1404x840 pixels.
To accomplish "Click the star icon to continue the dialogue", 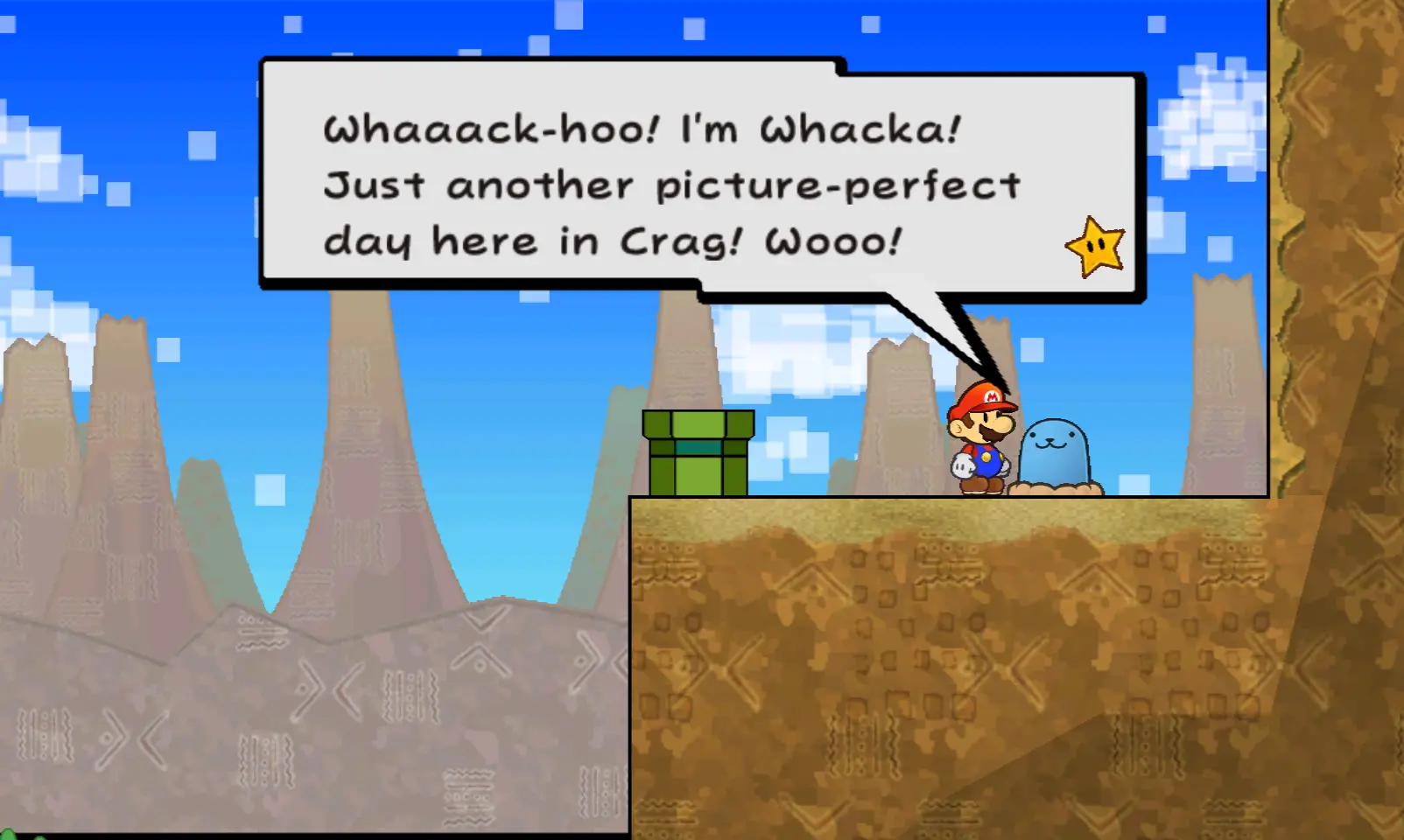I will [1095, 248].
